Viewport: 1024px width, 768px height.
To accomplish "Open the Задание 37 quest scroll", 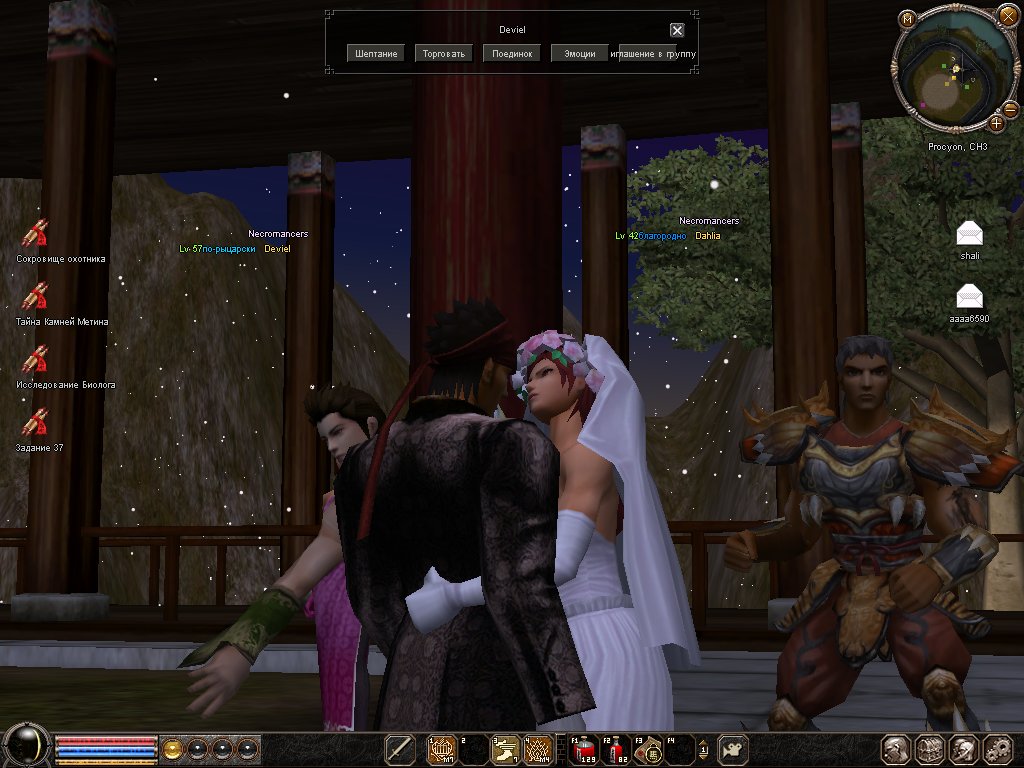I will coord(36,423).
